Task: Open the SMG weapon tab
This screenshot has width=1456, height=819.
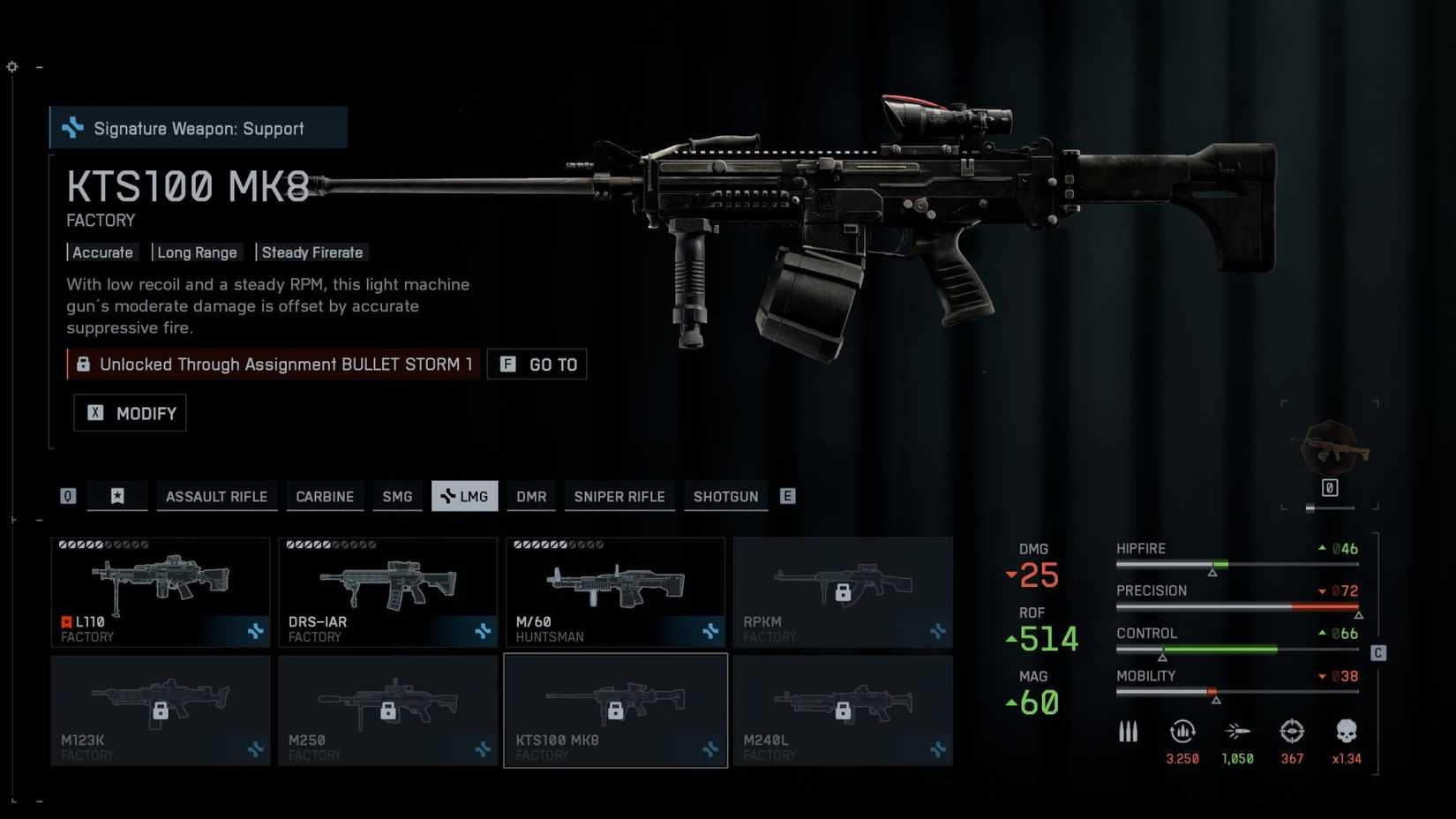Action: tap(397, 497)
